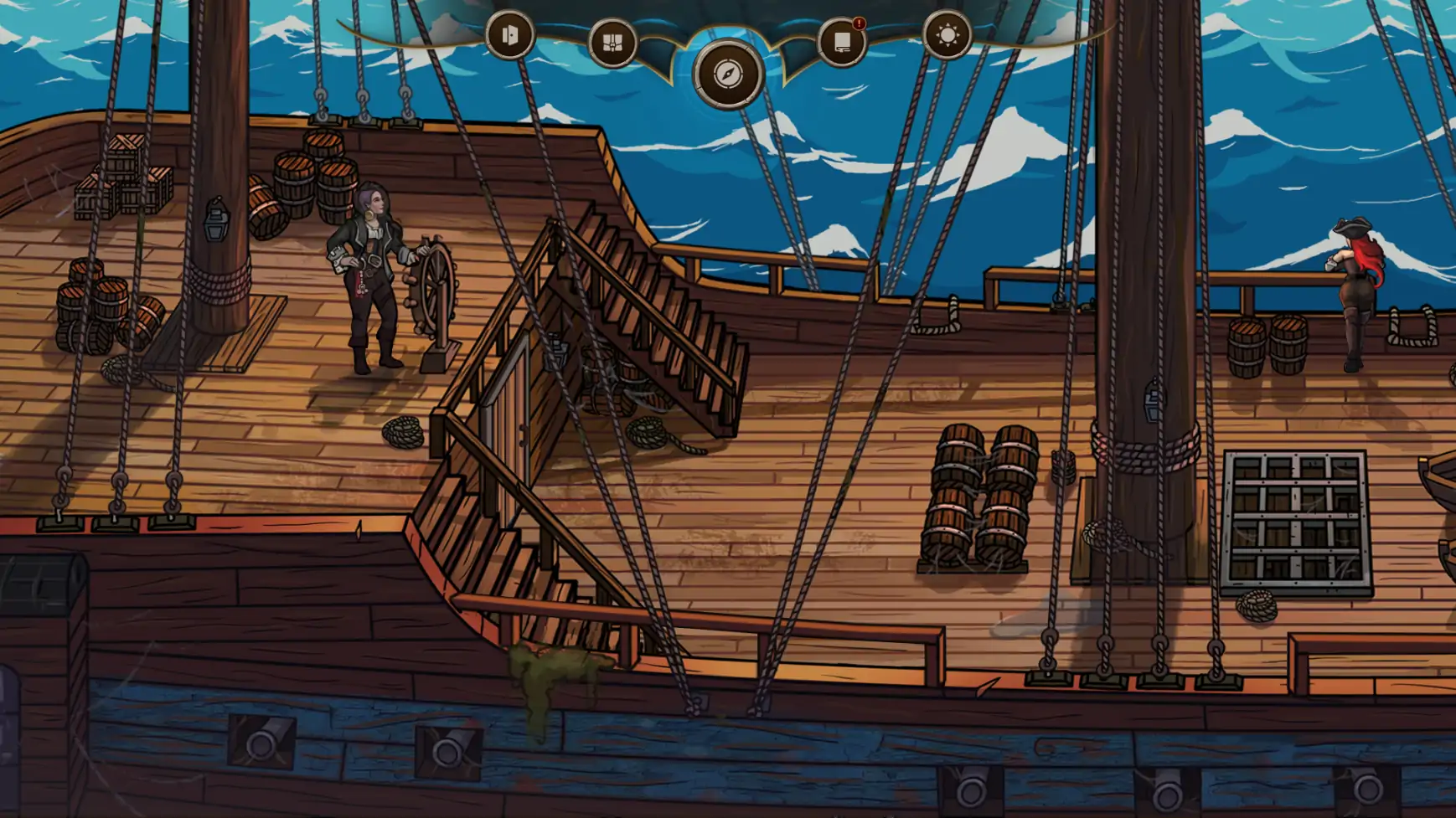1456x818 pixels.
Task: Select the central compass navigation button
Action: 728,75
